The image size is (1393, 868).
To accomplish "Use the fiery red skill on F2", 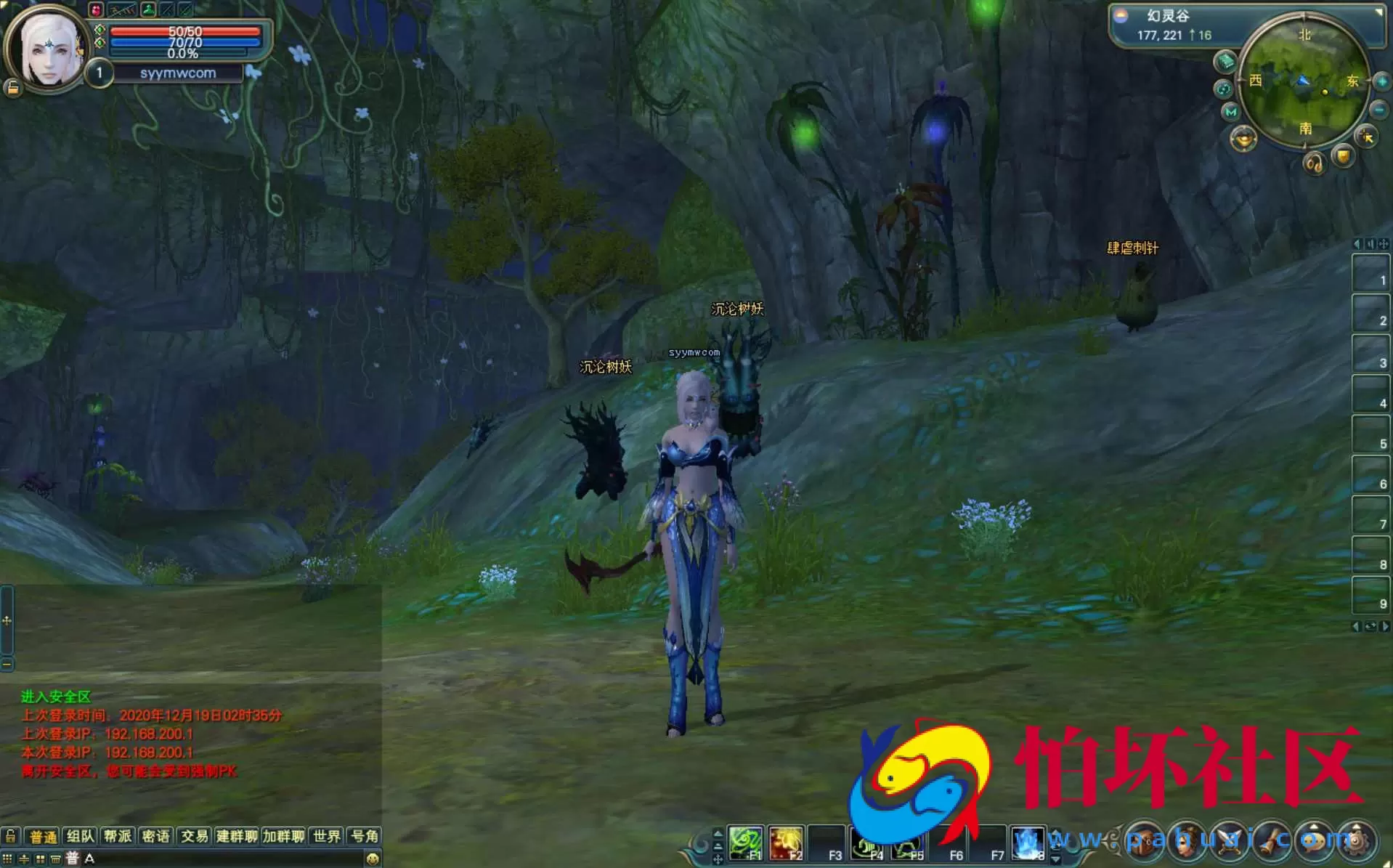I will [785, 844].
